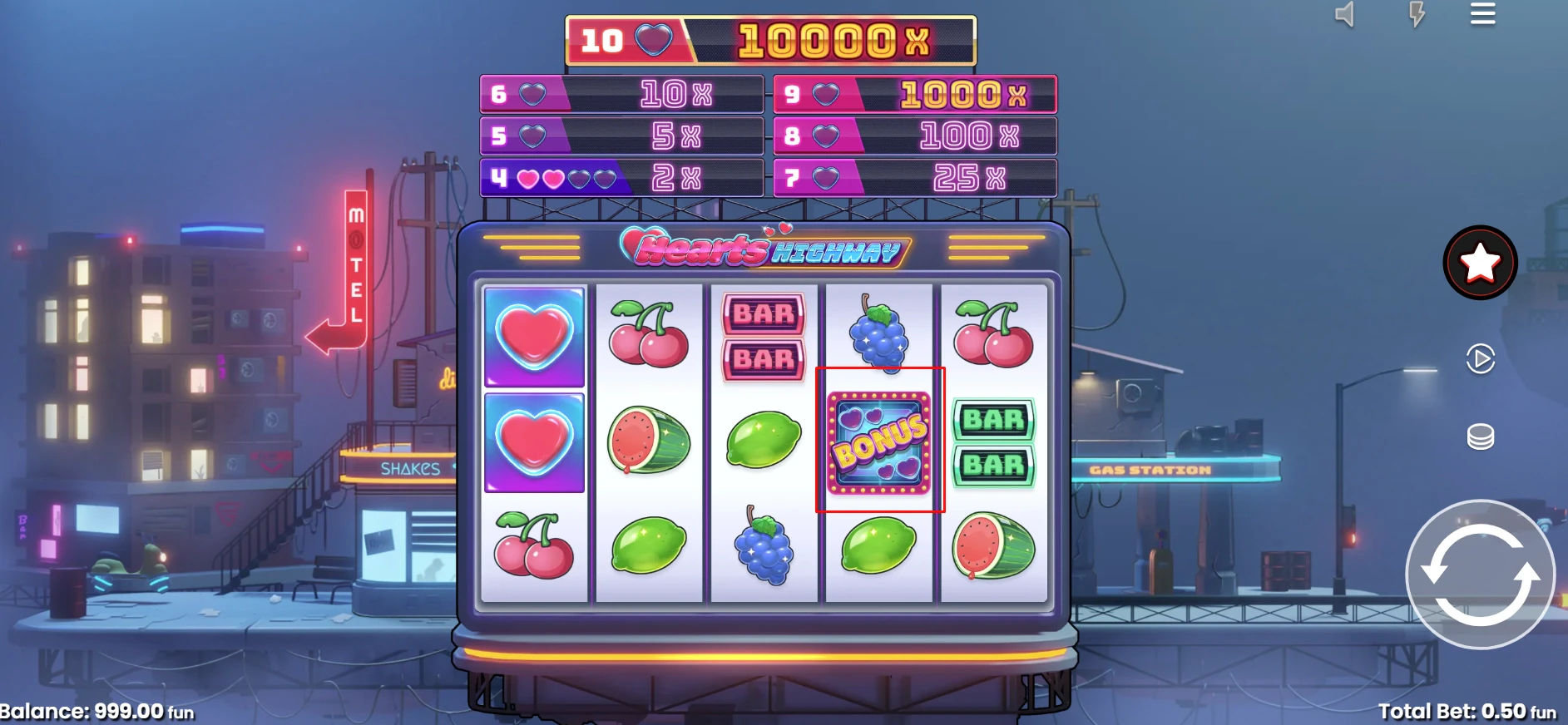Enable turbo mode via the lightning icon
This screenshot has height=725, width=1568.
pos(1417,15)
